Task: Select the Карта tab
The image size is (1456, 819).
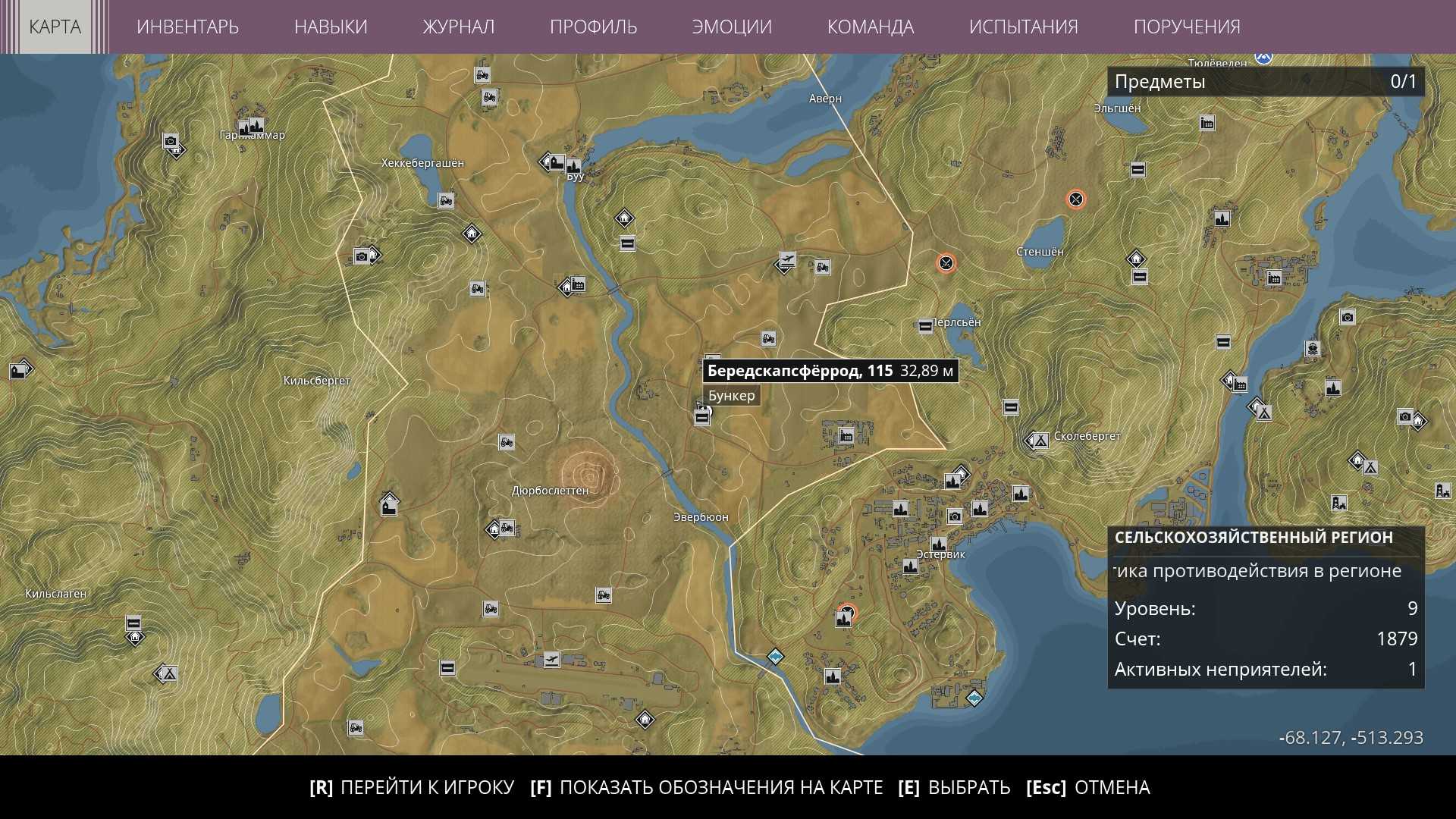Action: (x=55, y=27)
